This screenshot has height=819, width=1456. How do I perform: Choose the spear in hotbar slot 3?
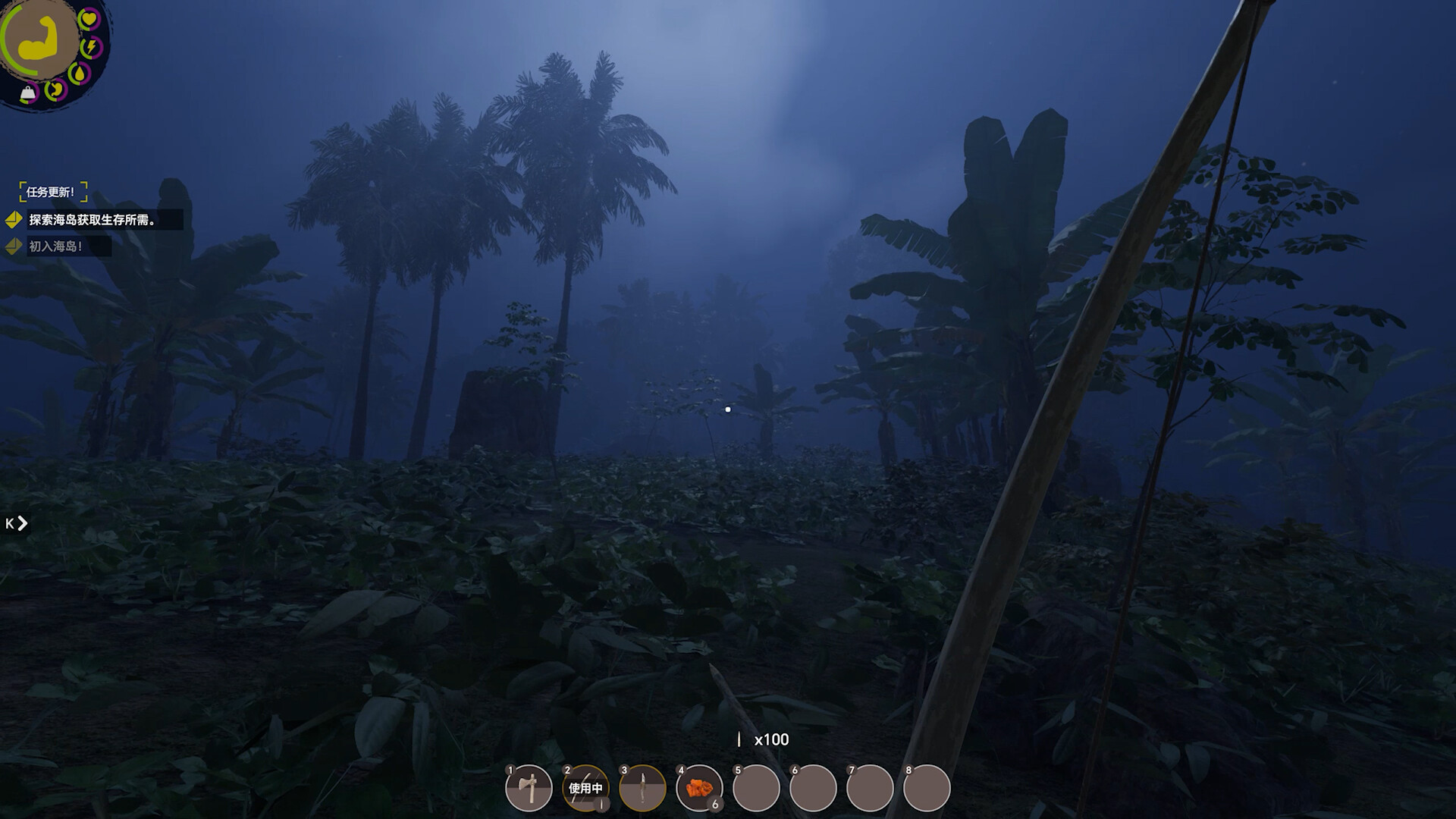pos(642,788)
